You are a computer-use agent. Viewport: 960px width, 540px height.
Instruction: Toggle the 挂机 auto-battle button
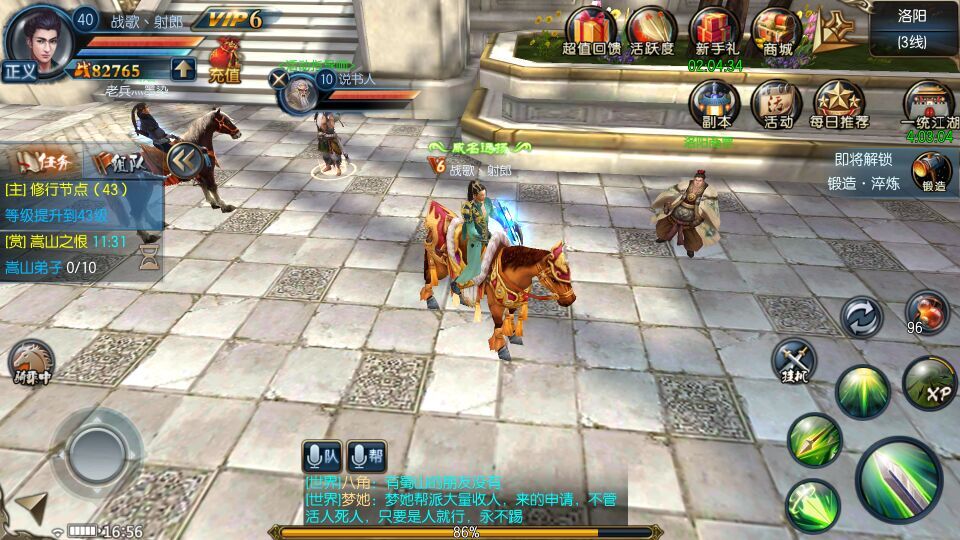pos(794,360)
